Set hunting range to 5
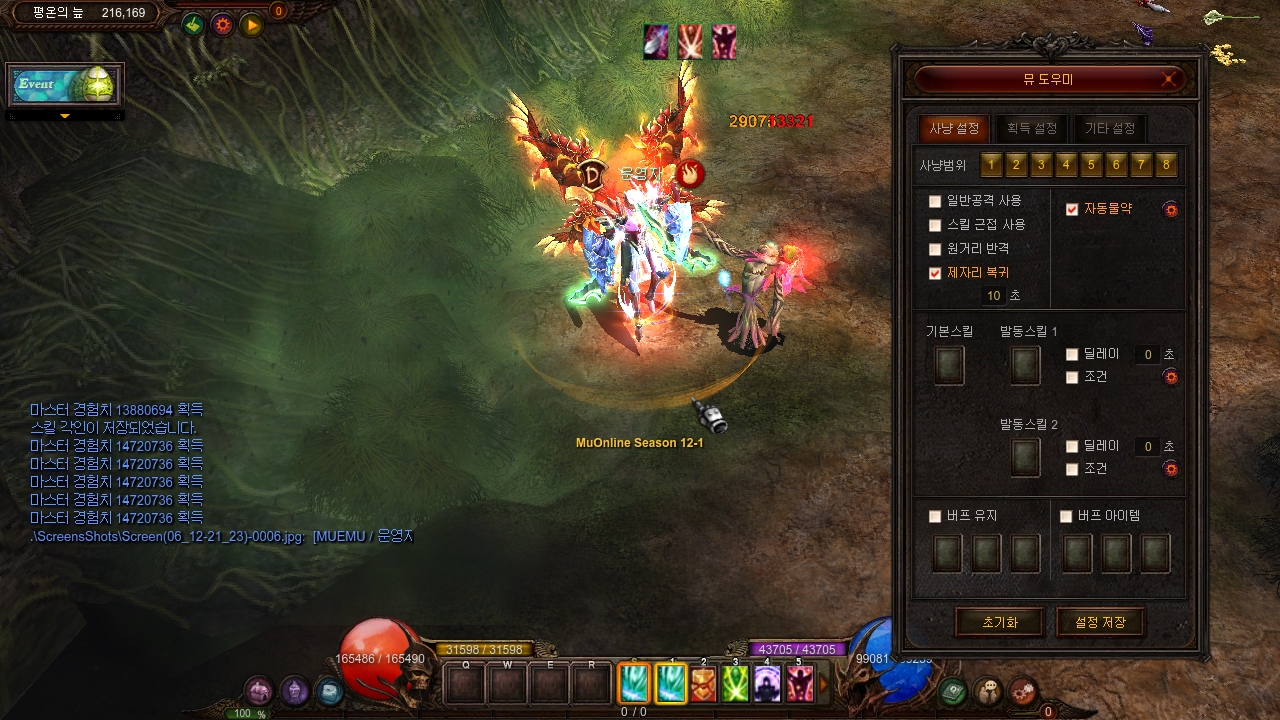 [x=1091, y=165]
